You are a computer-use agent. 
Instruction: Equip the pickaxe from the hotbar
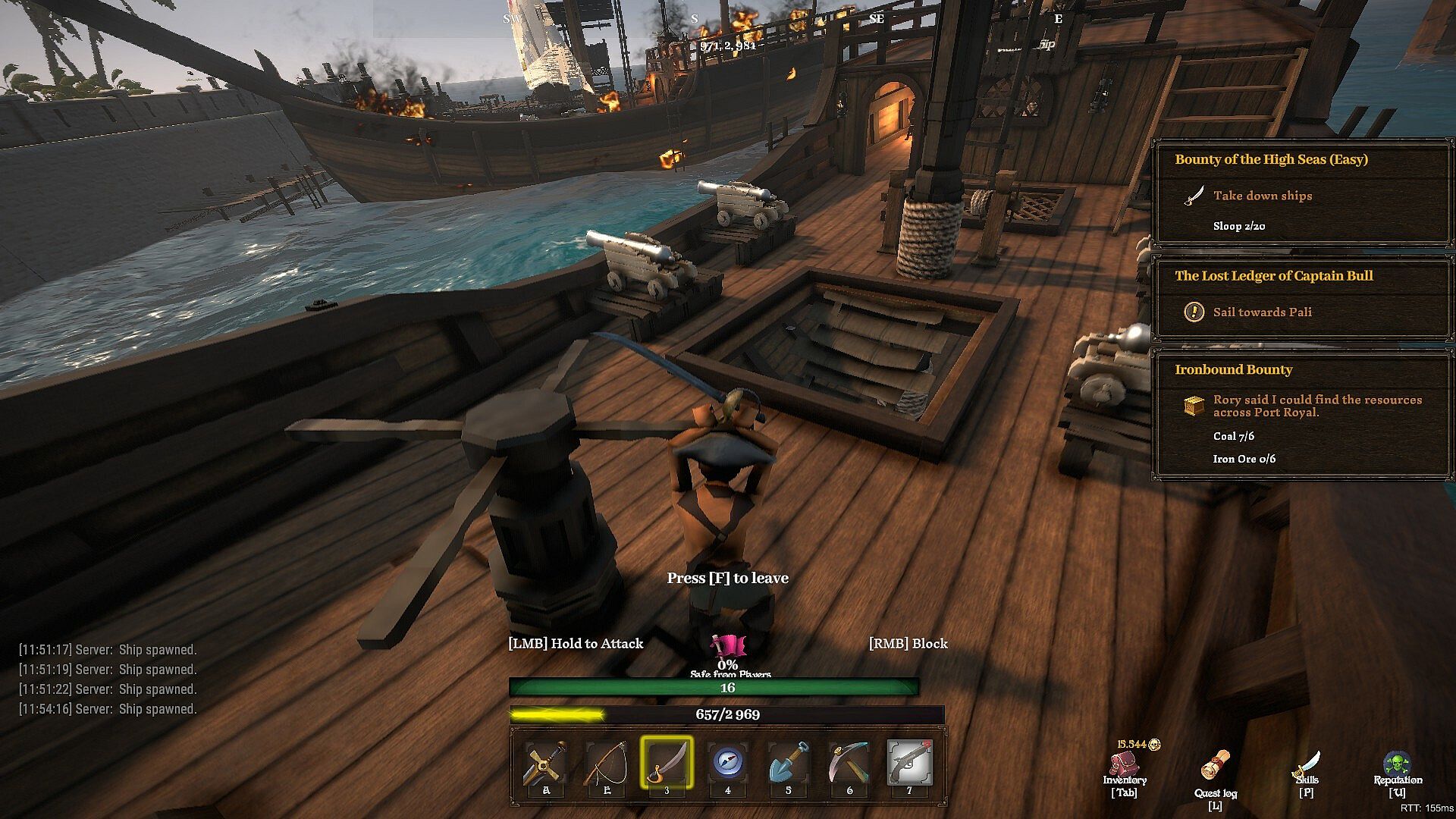[x=849, y=763]
